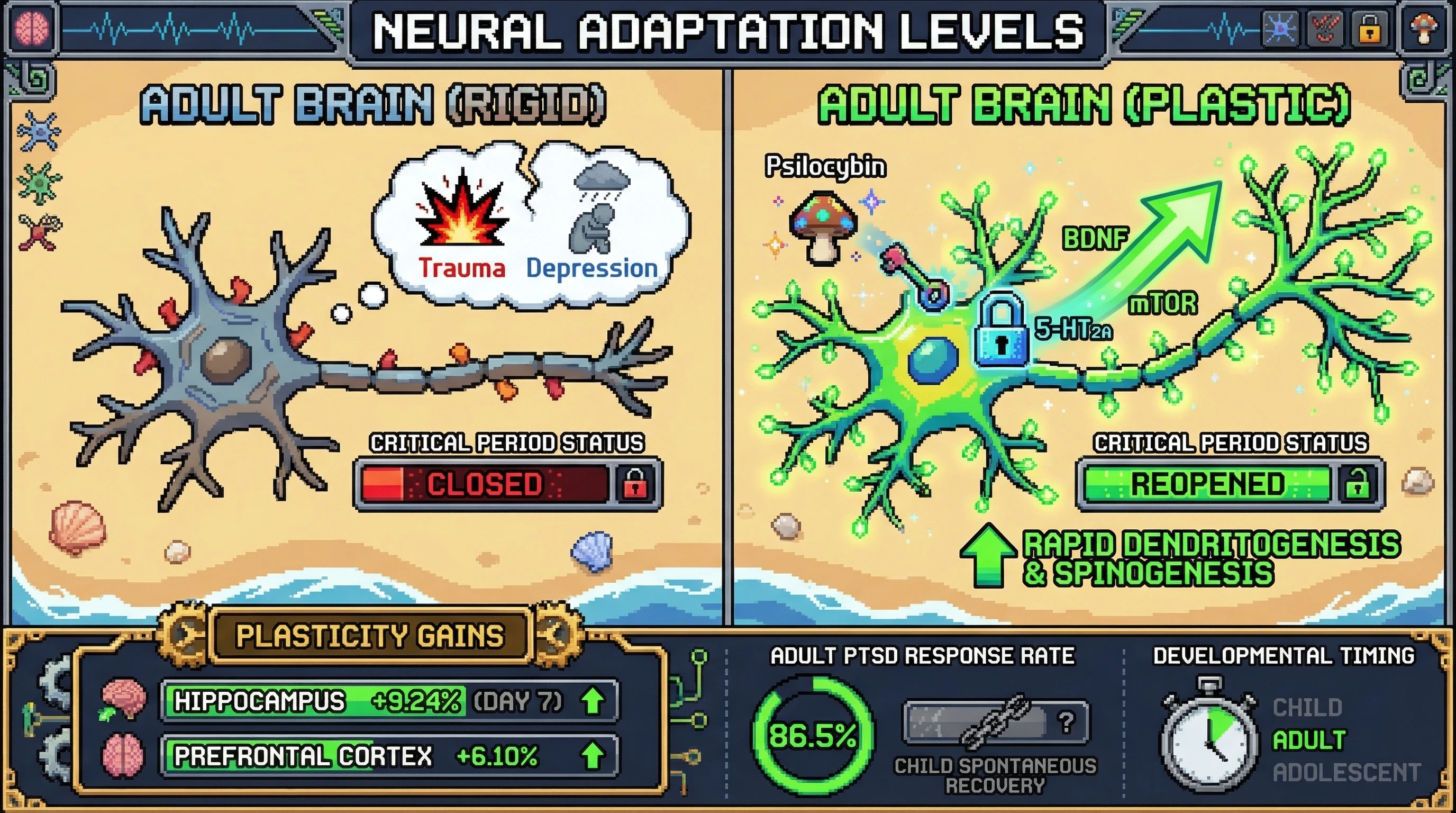Select the Prefrontal Cortex +6.10% row
The width and height of the screenshot is (1456, 813).
[389, 755]
